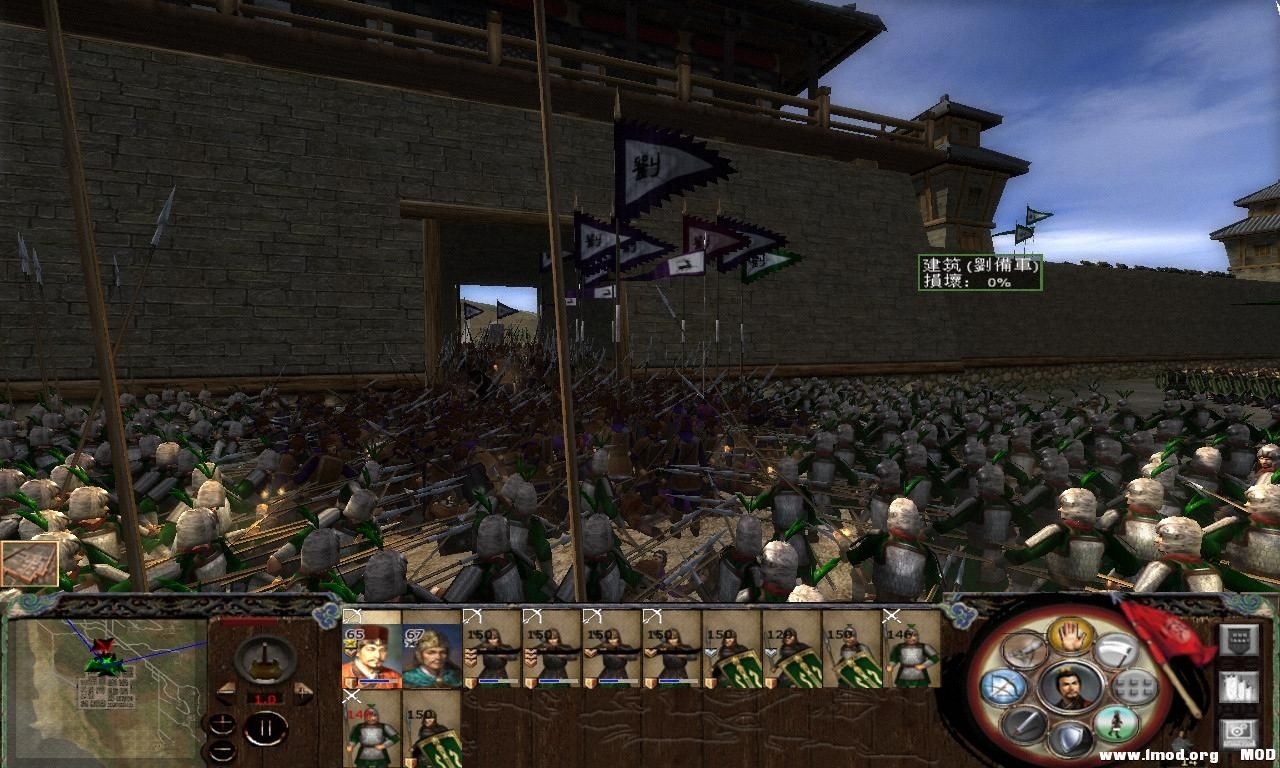Zoom the minimap out with the minus button

click(223, 749)
